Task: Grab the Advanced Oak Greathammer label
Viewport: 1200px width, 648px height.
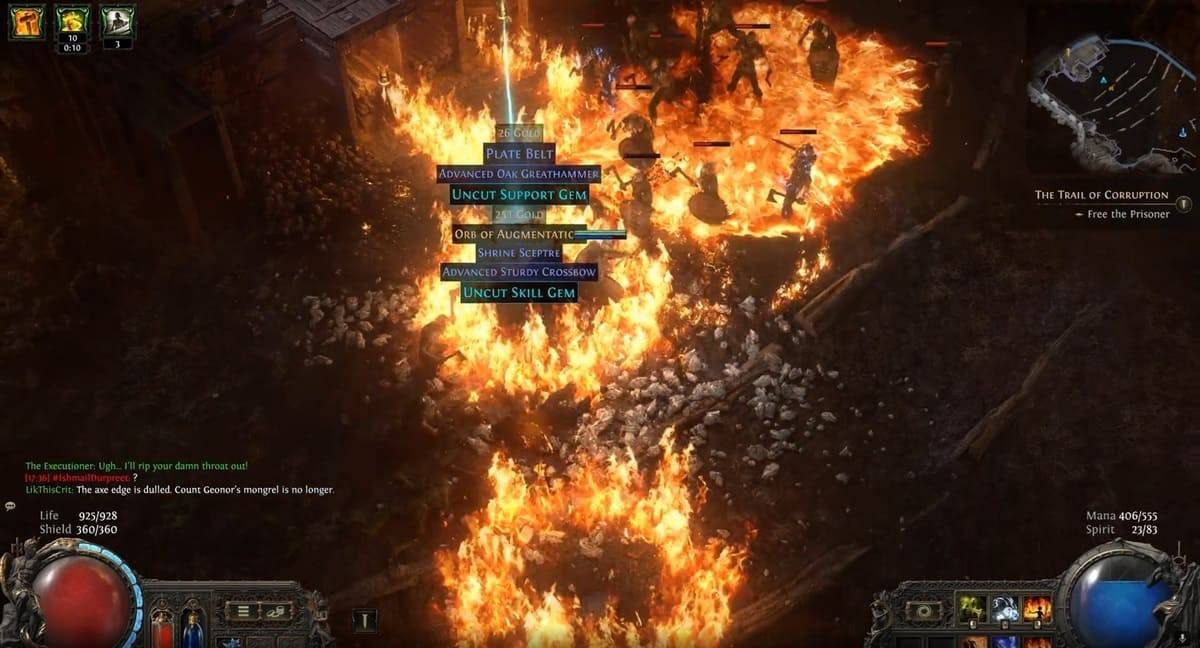Action: point(519,174)
